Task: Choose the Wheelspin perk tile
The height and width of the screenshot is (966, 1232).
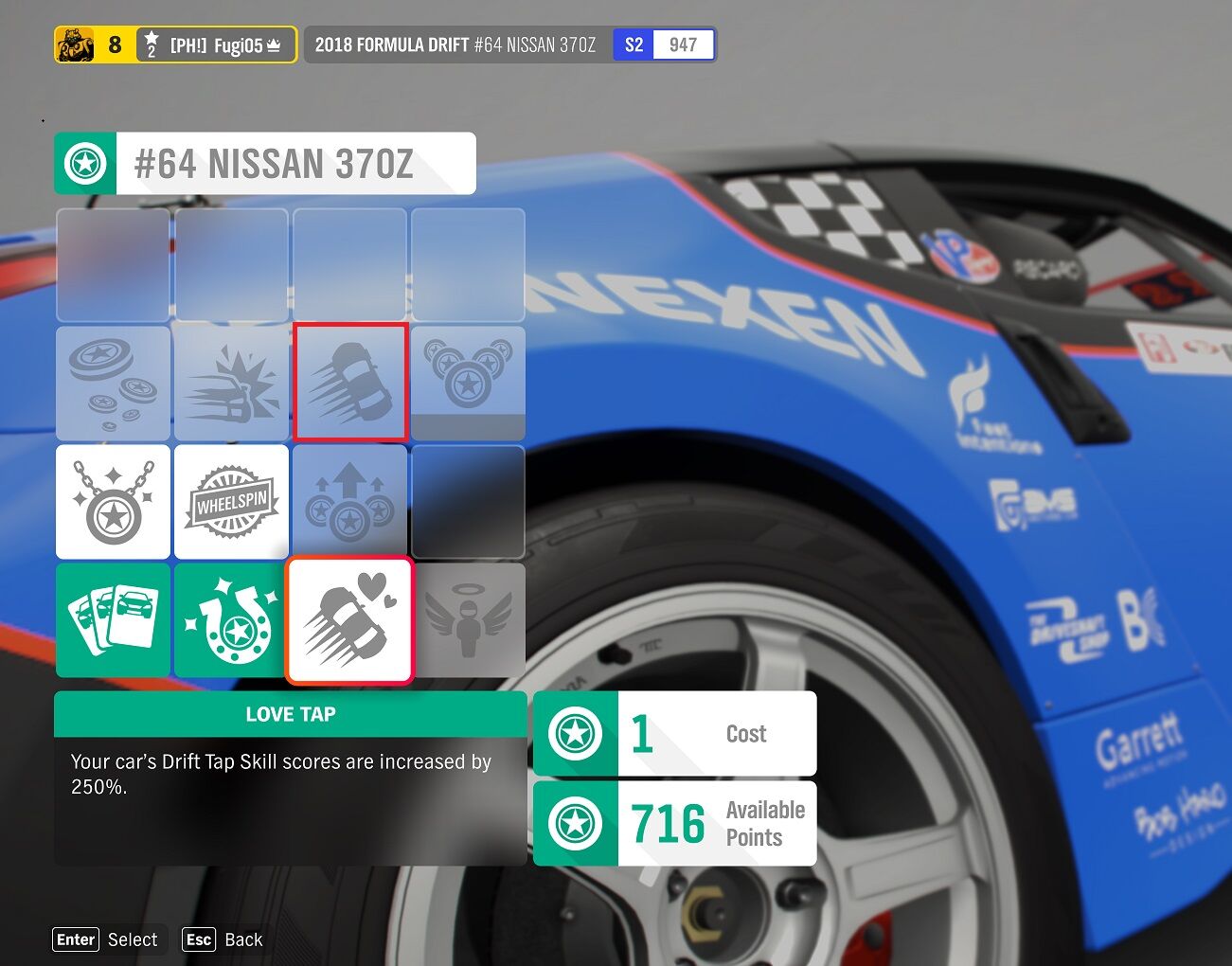Action: (231, 502)
